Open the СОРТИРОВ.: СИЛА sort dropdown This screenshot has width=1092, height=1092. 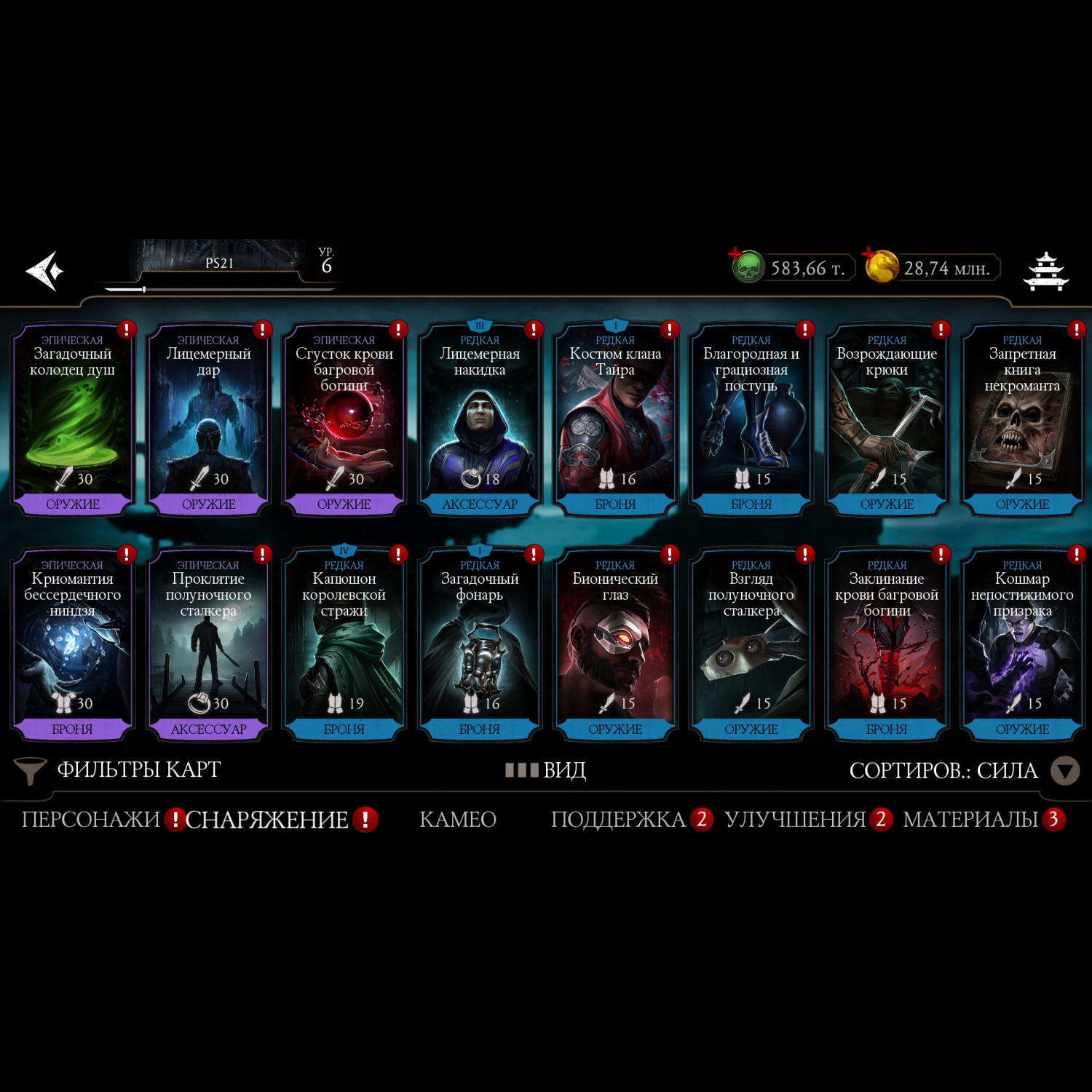point(962,771)
